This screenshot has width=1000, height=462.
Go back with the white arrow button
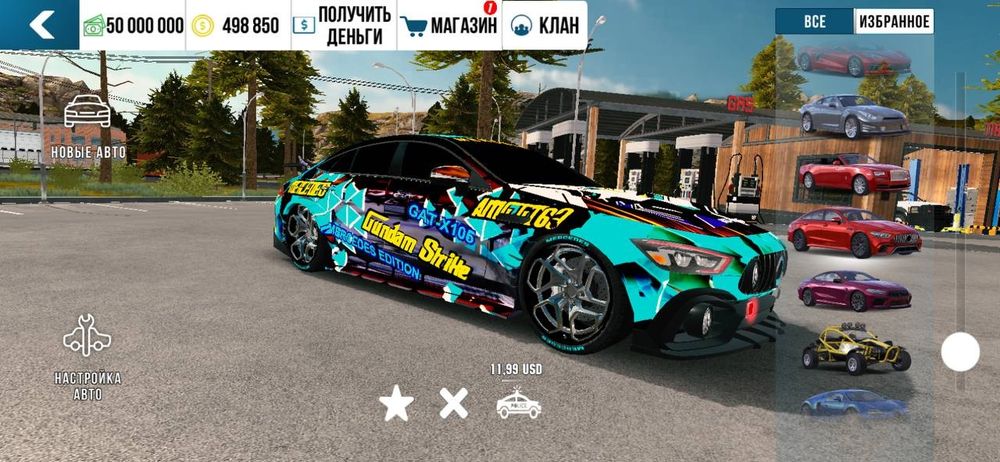coord(40,25)
